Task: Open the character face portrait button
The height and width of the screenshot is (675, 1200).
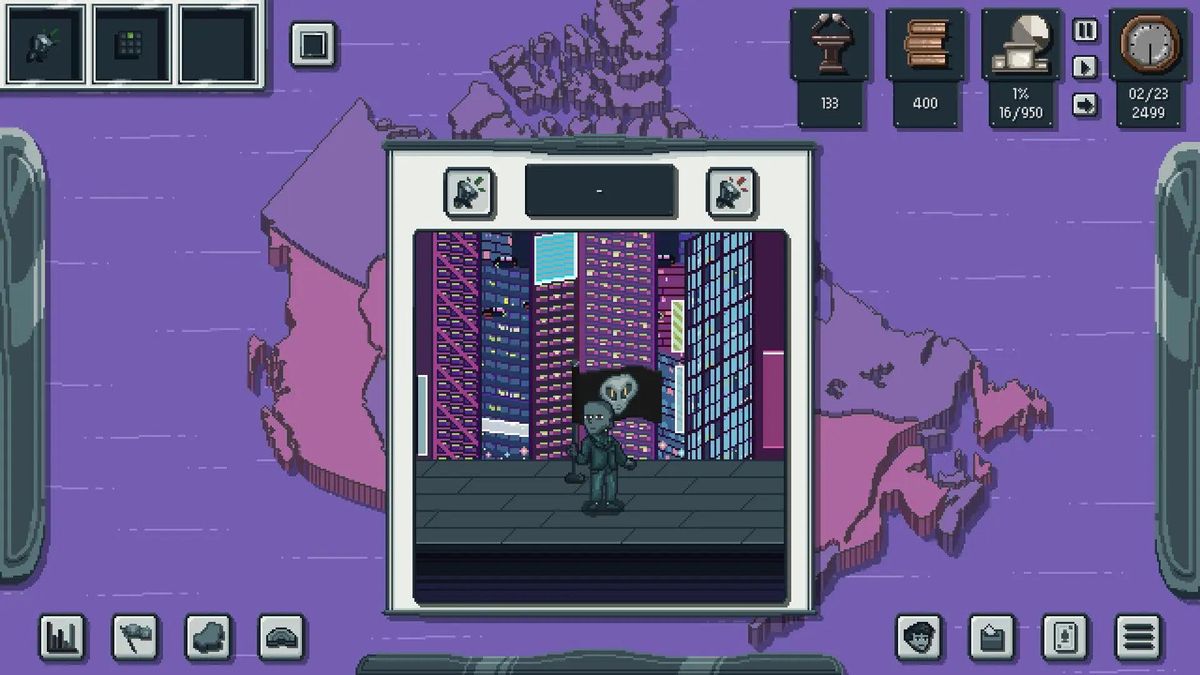Action: pos(919,637)
